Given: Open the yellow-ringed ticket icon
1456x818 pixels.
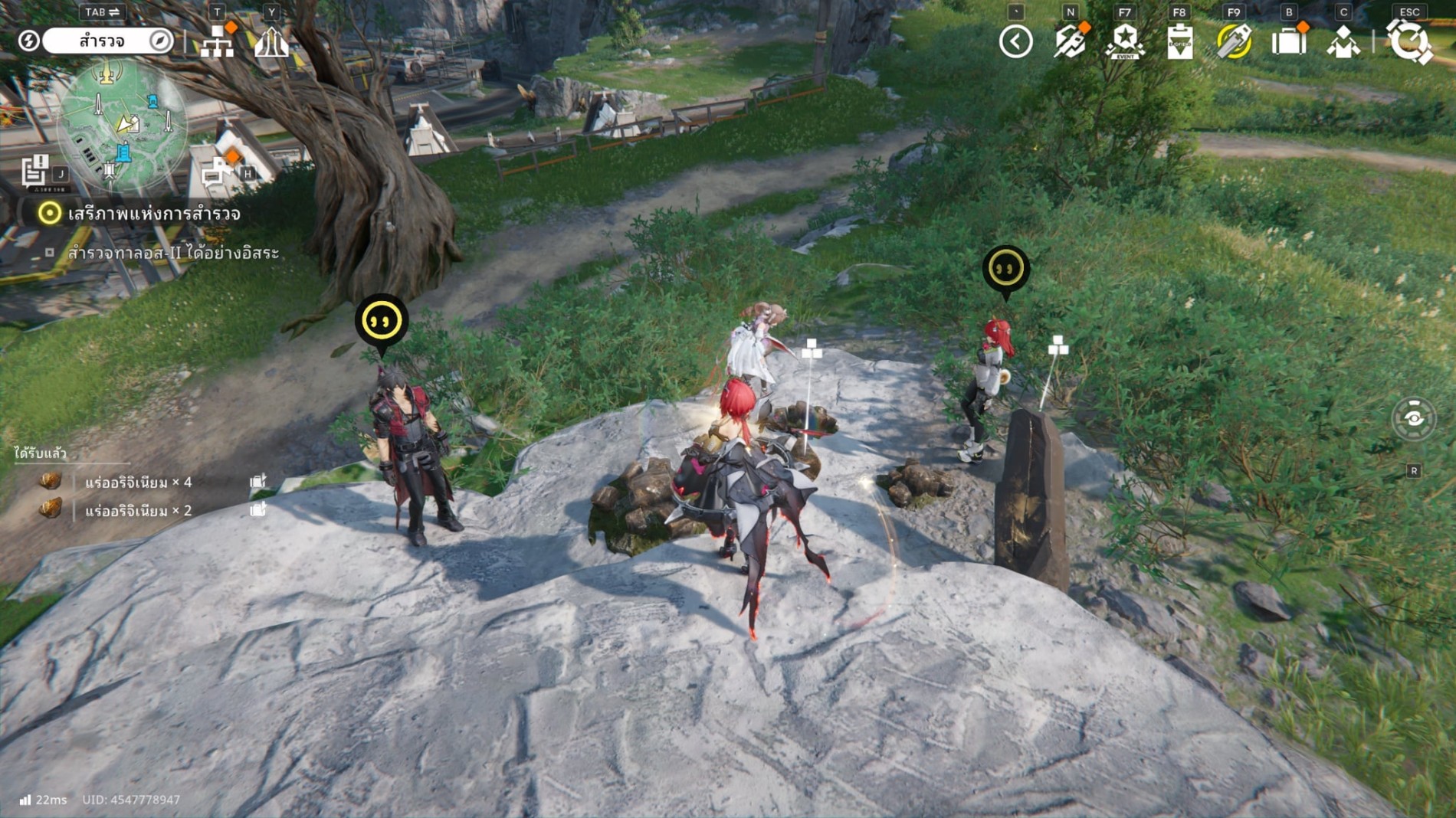Looking at the screenshot, I should click(x=1234, y=41).
